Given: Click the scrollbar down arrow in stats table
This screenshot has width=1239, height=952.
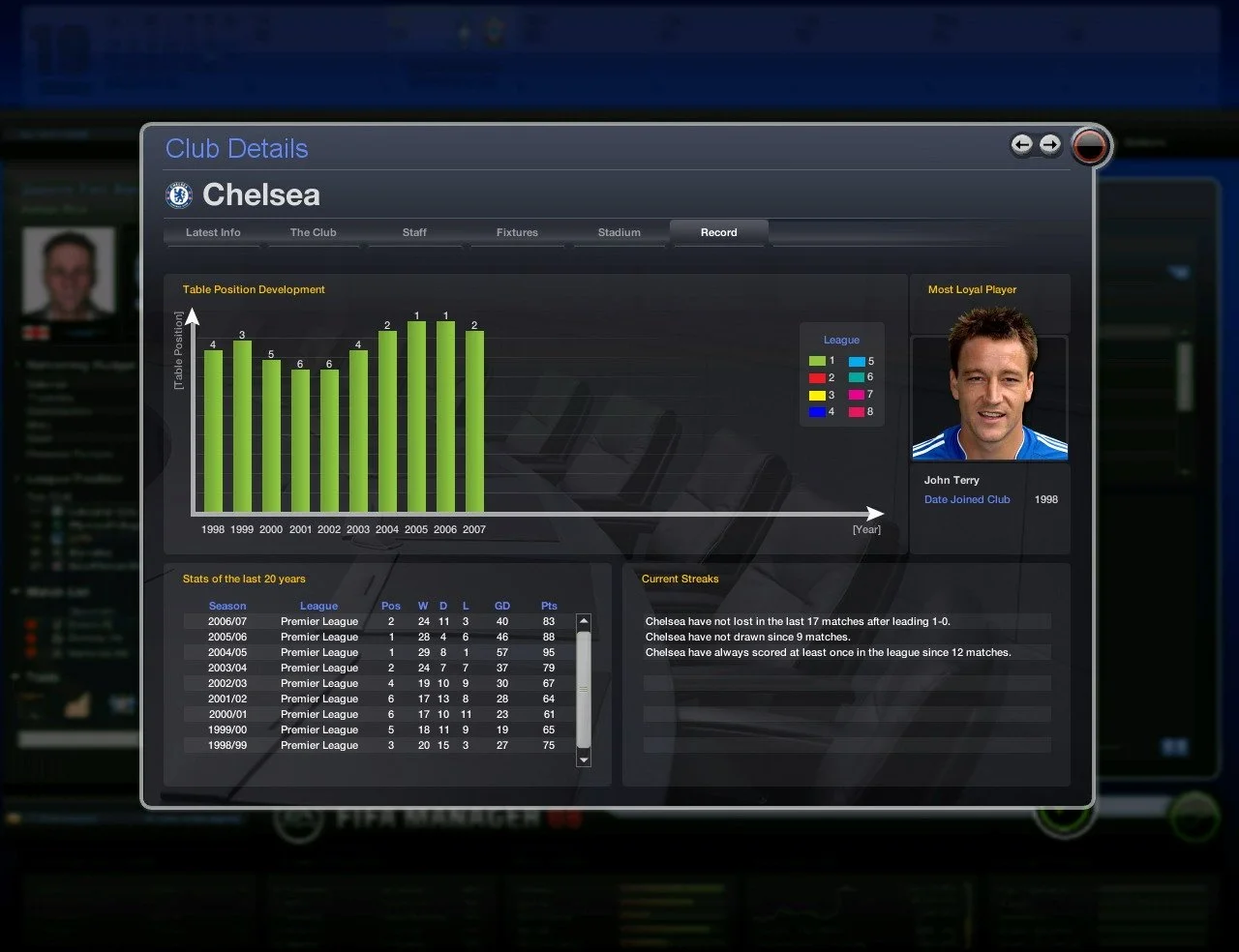Looking at the screenshot, I should click(x=583, y=760).
